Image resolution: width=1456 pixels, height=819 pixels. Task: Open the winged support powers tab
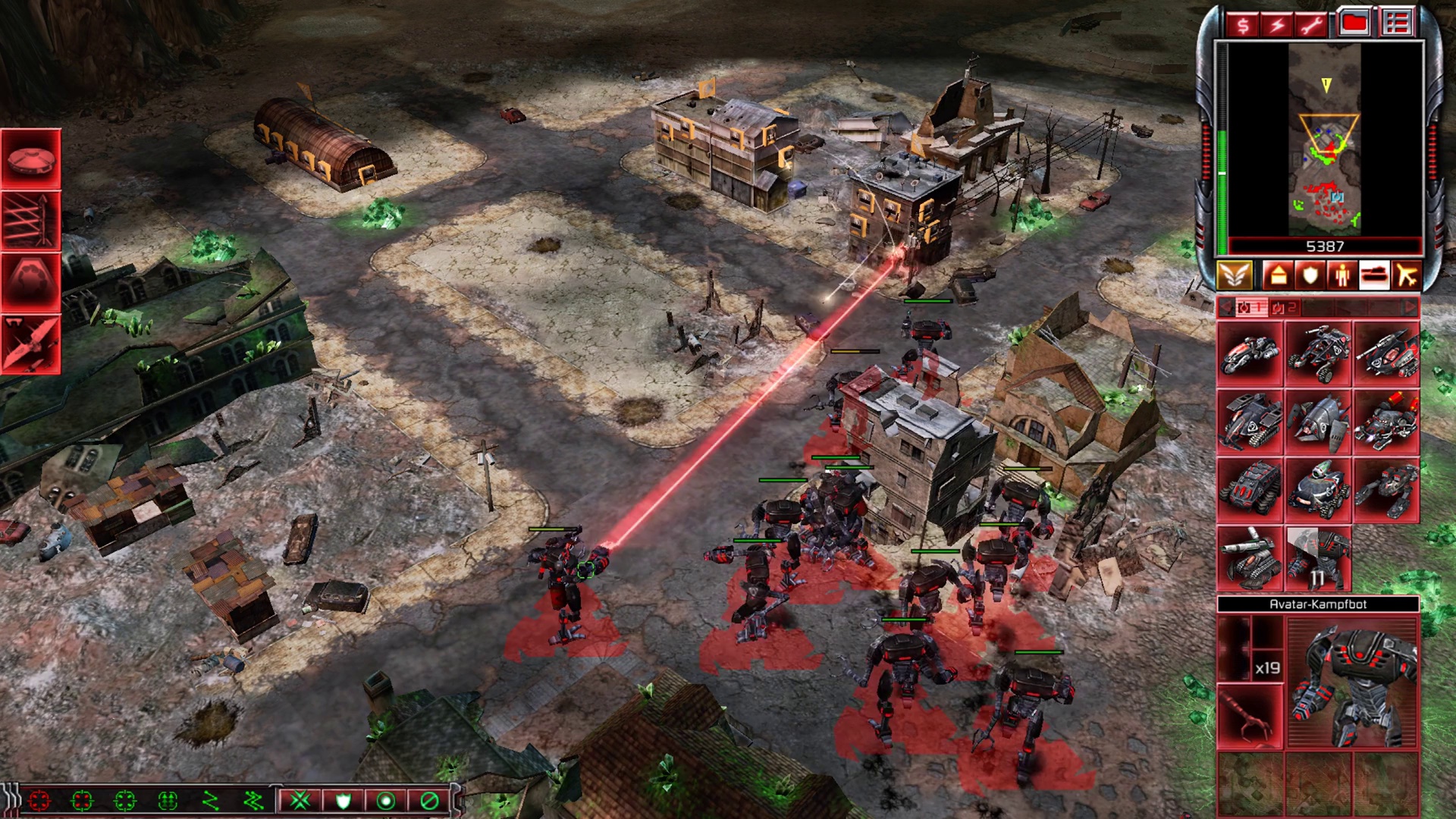(1235, 275)
